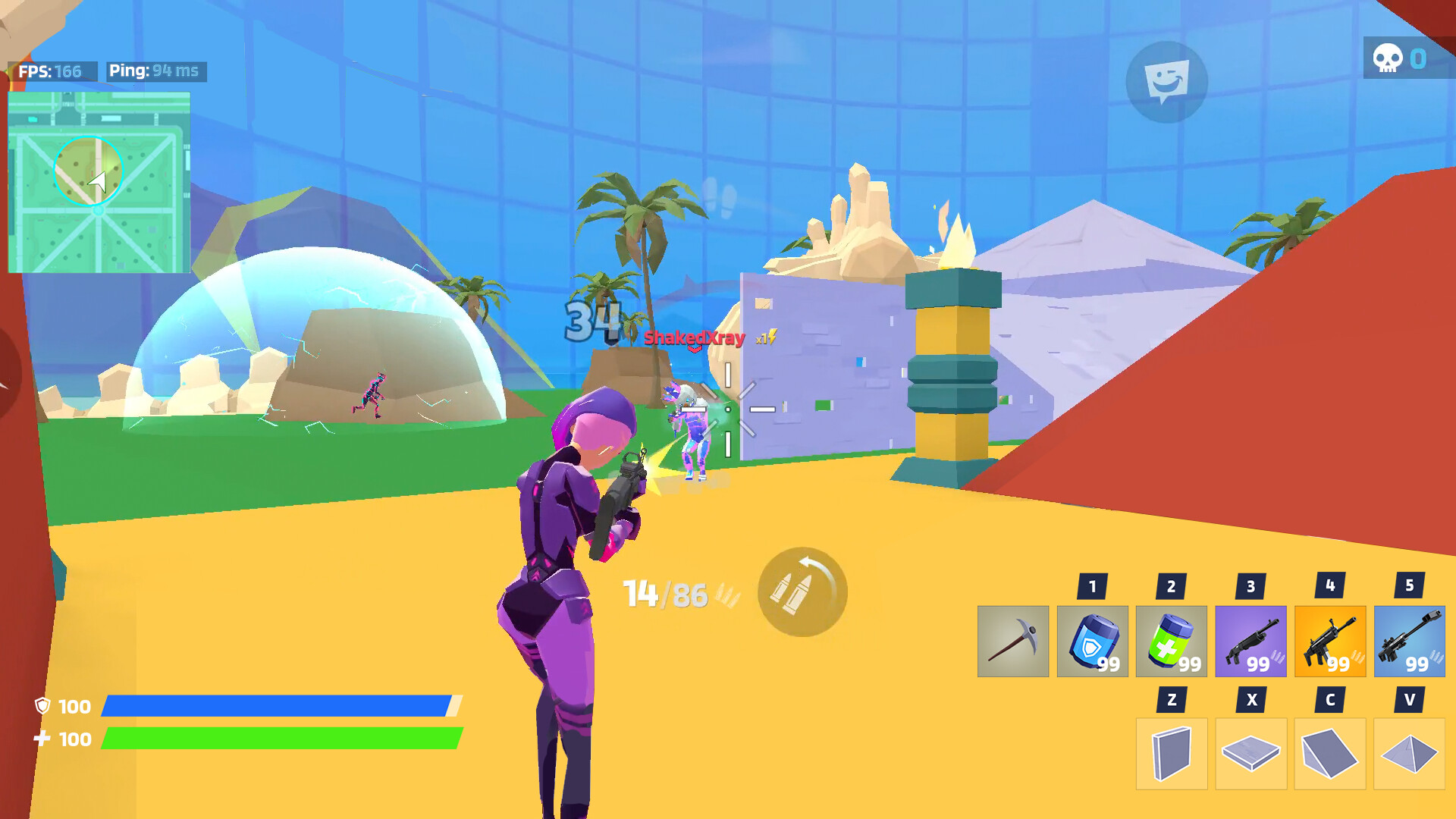Select the floor build piece (X)
The width and height of the screenshot is (1456, 819).
click(1252, 755)
